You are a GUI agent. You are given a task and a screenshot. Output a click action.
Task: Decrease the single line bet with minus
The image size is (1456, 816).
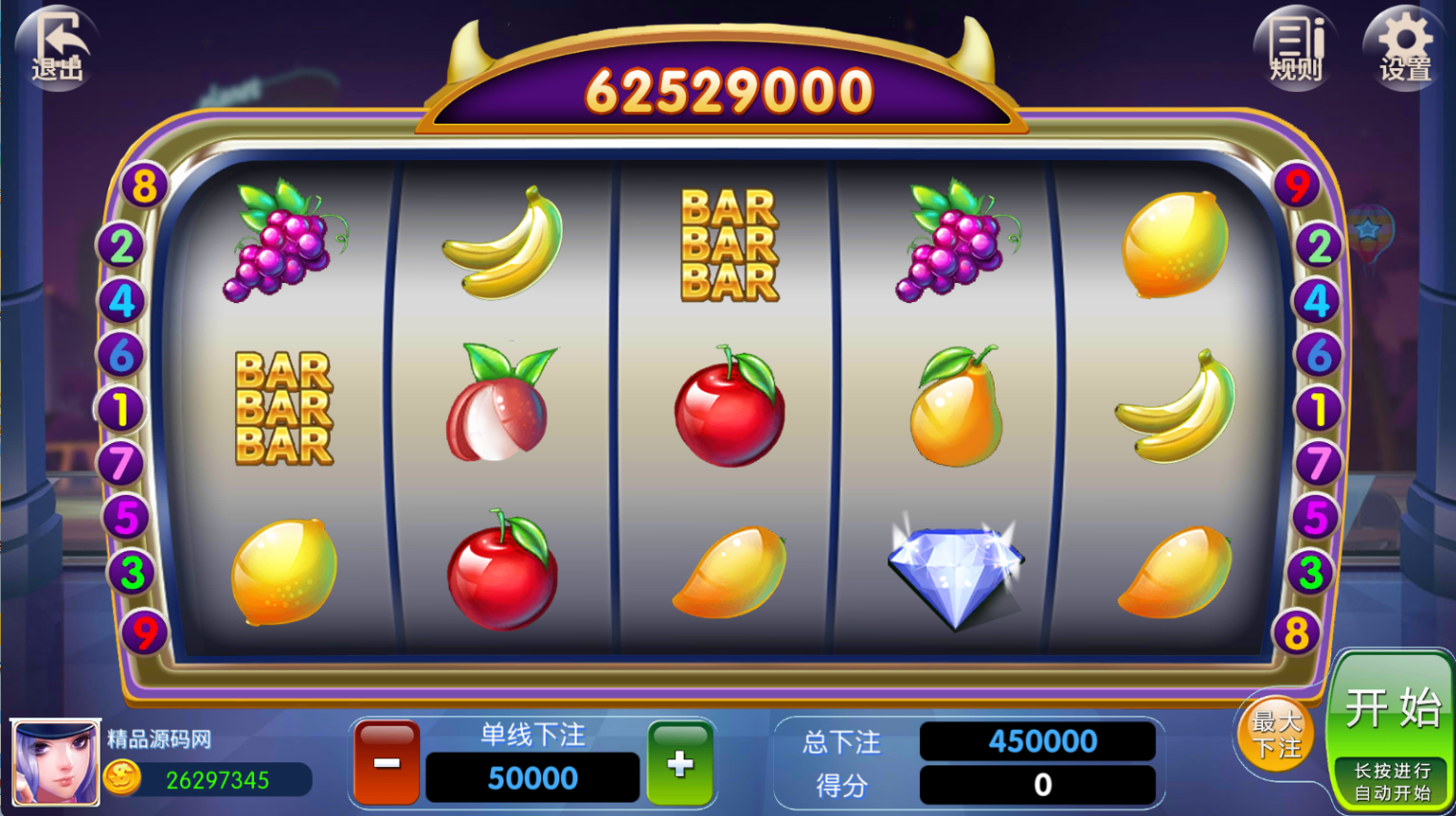387,762
